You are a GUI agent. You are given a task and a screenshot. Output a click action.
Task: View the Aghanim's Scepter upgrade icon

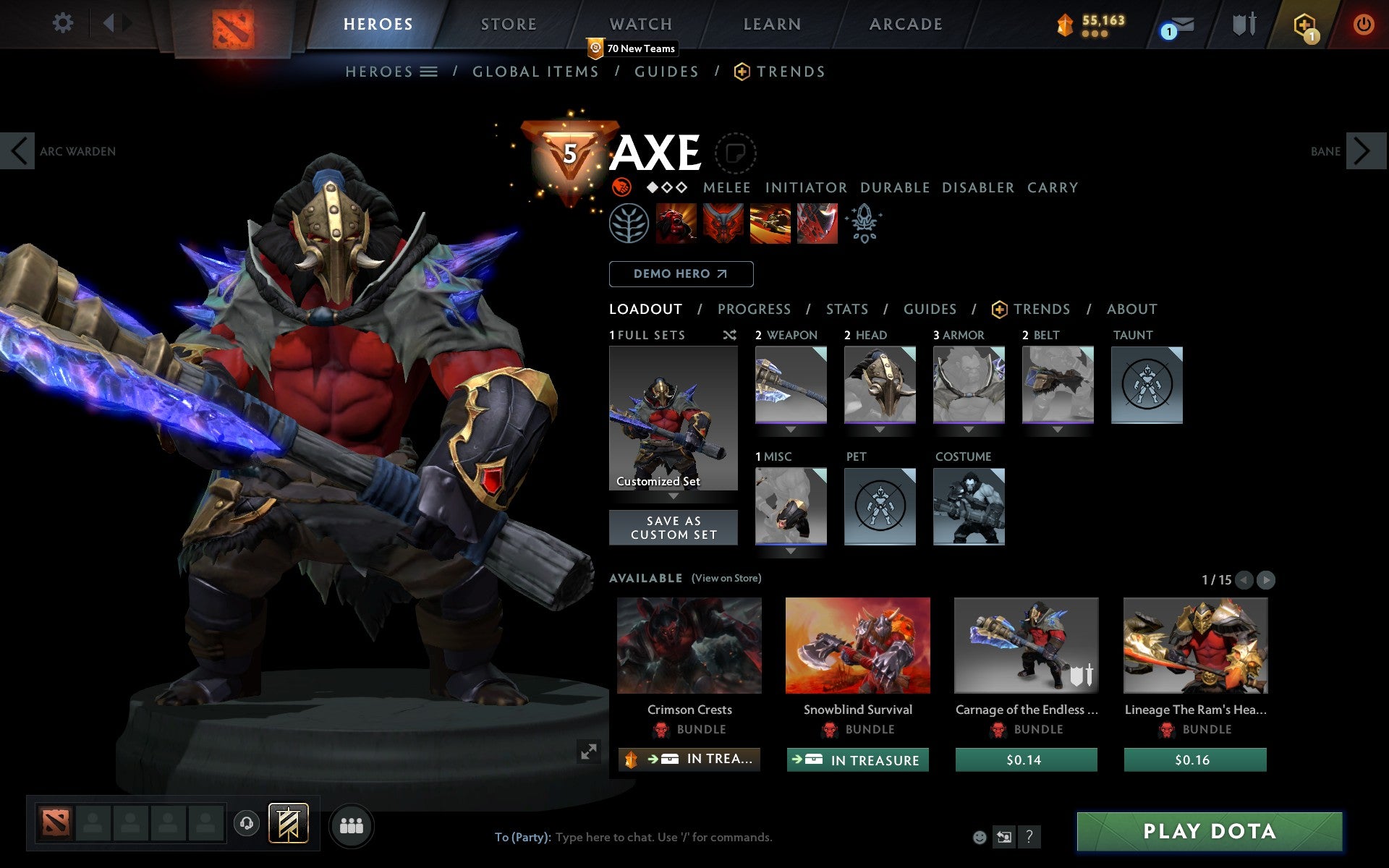point(865,224)
